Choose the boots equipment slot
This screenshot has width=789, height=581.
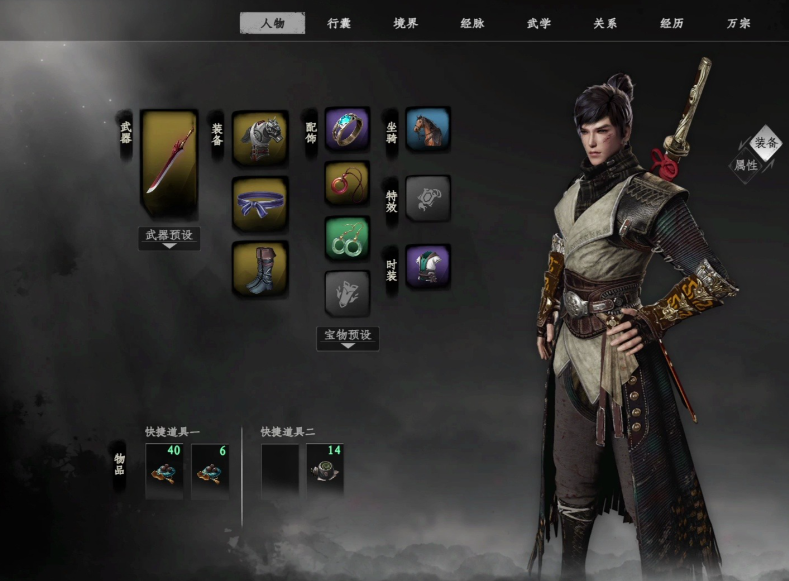[x=260, y=268]
